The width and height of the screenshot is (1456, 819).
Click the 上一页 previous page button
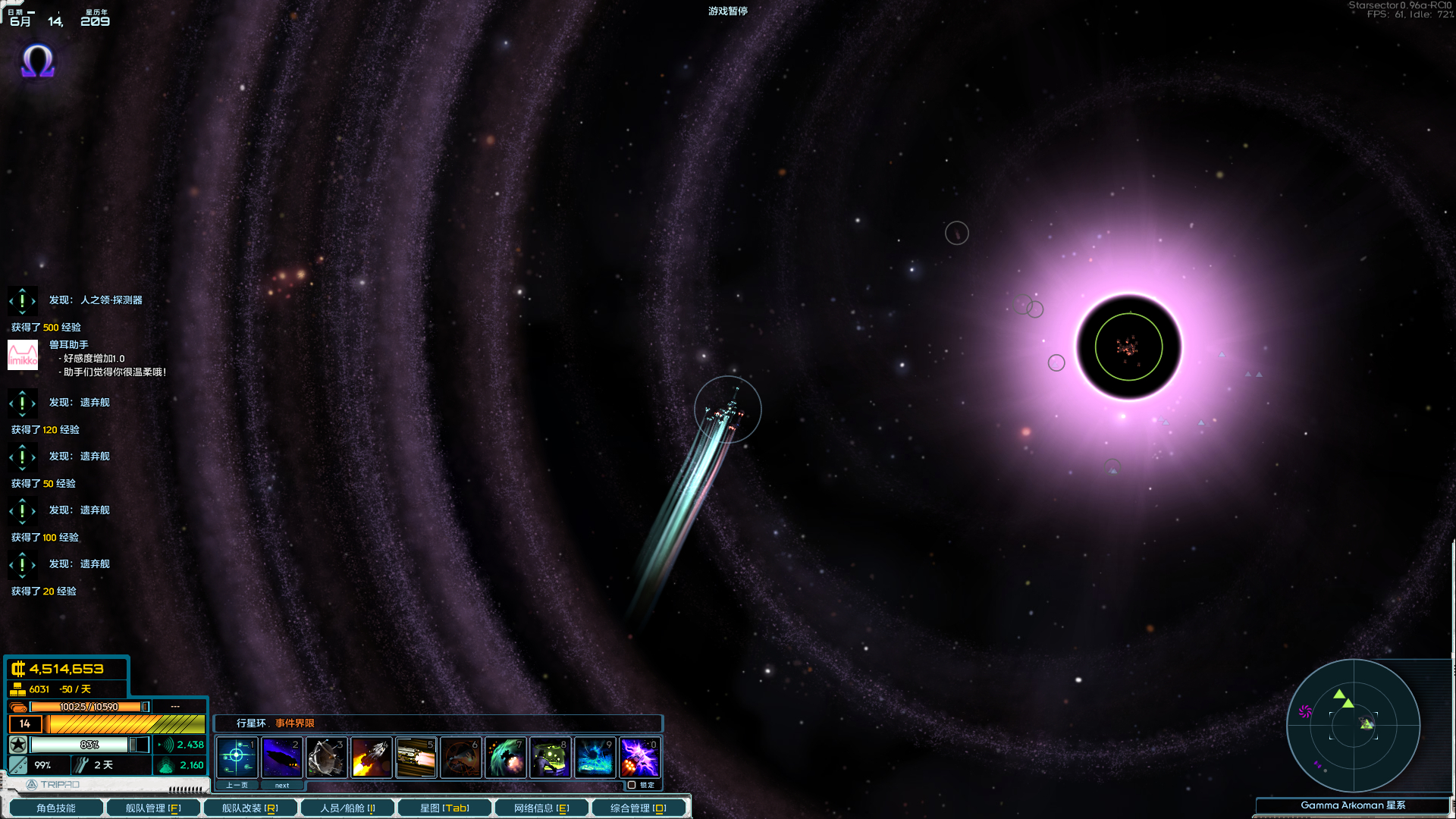tap(236, 785)
